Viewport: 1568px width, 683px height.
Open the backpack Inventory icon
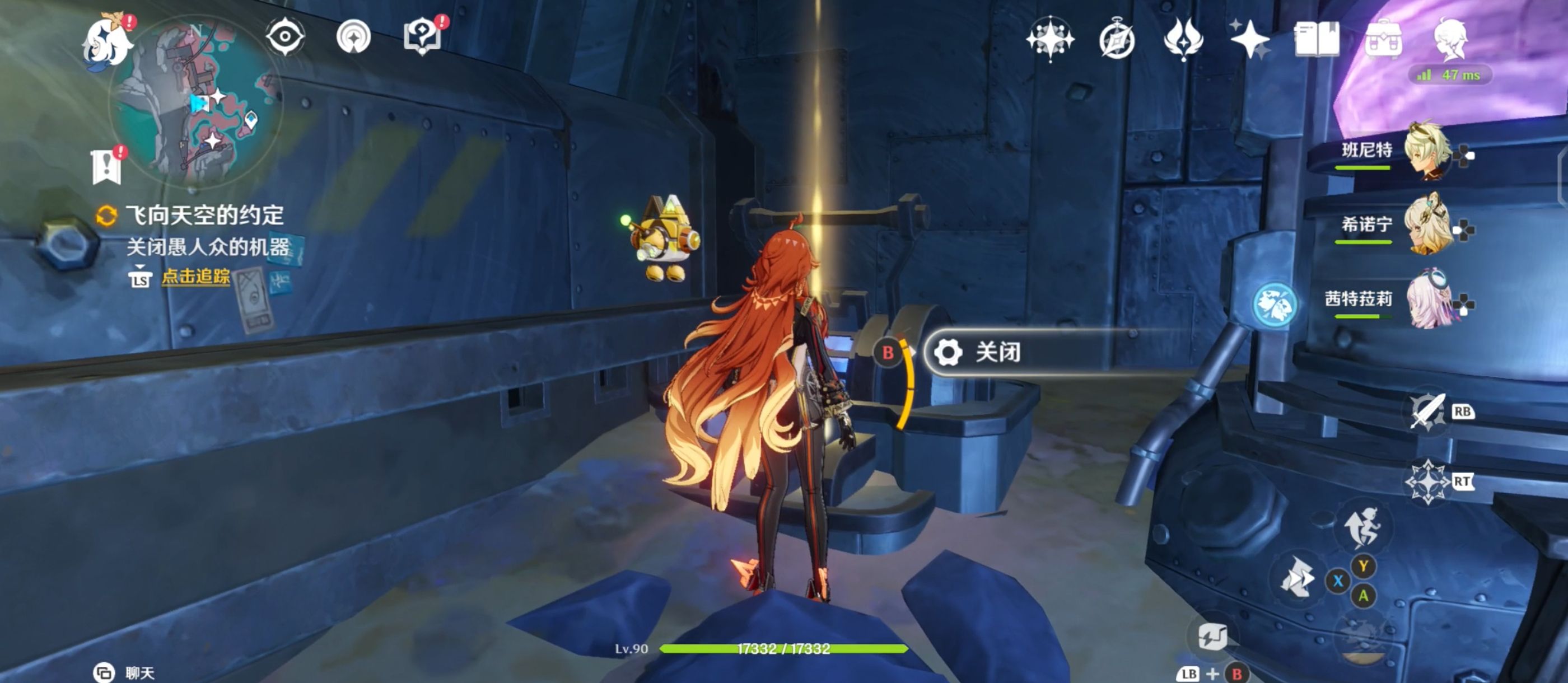point(1383,40)
